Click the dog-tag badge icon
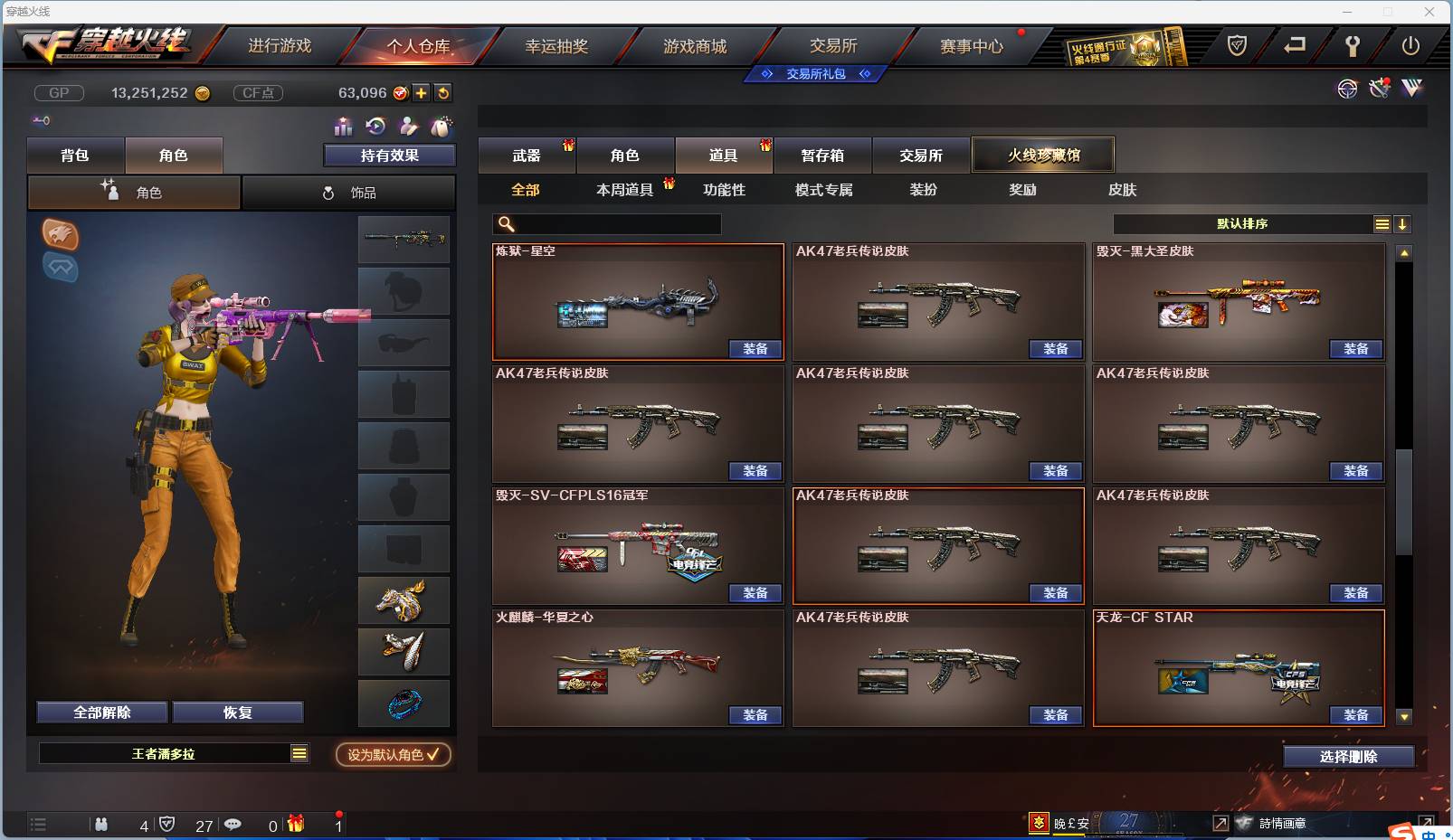 pos(442,127)
